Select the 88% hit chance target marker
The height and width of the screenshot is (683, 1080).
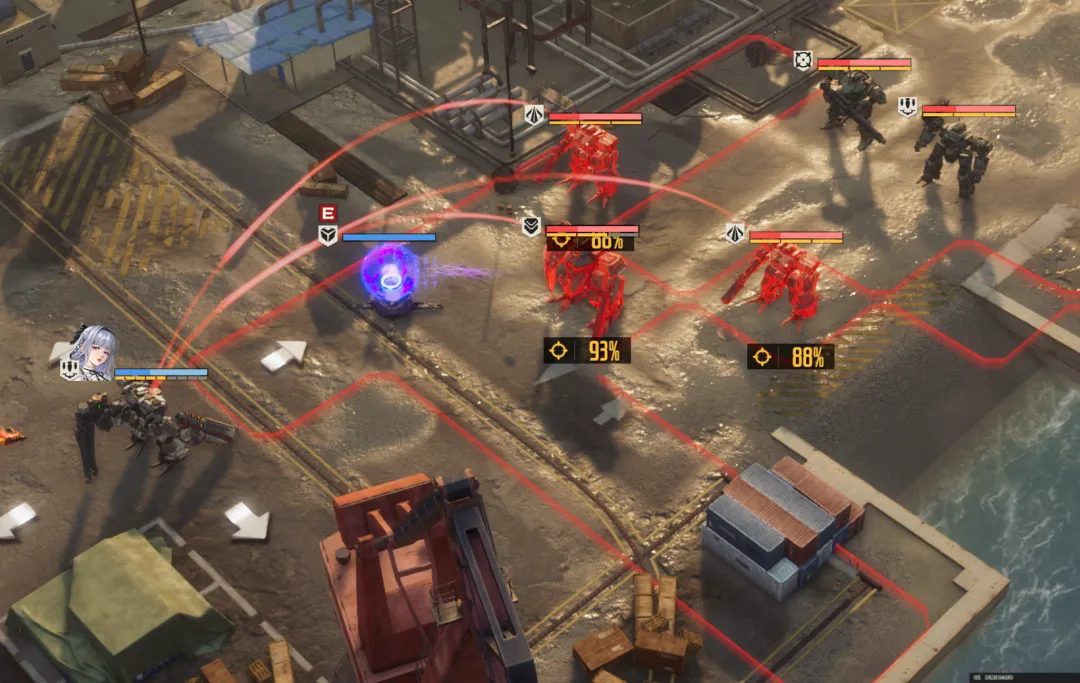790,357
